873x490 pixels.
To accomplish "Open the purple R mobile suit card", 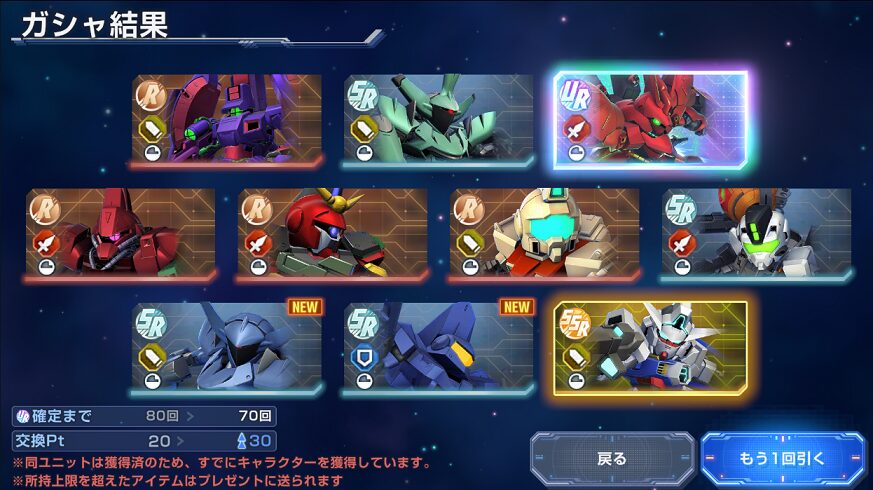I will pyautogui.click(x=227, y=120).
